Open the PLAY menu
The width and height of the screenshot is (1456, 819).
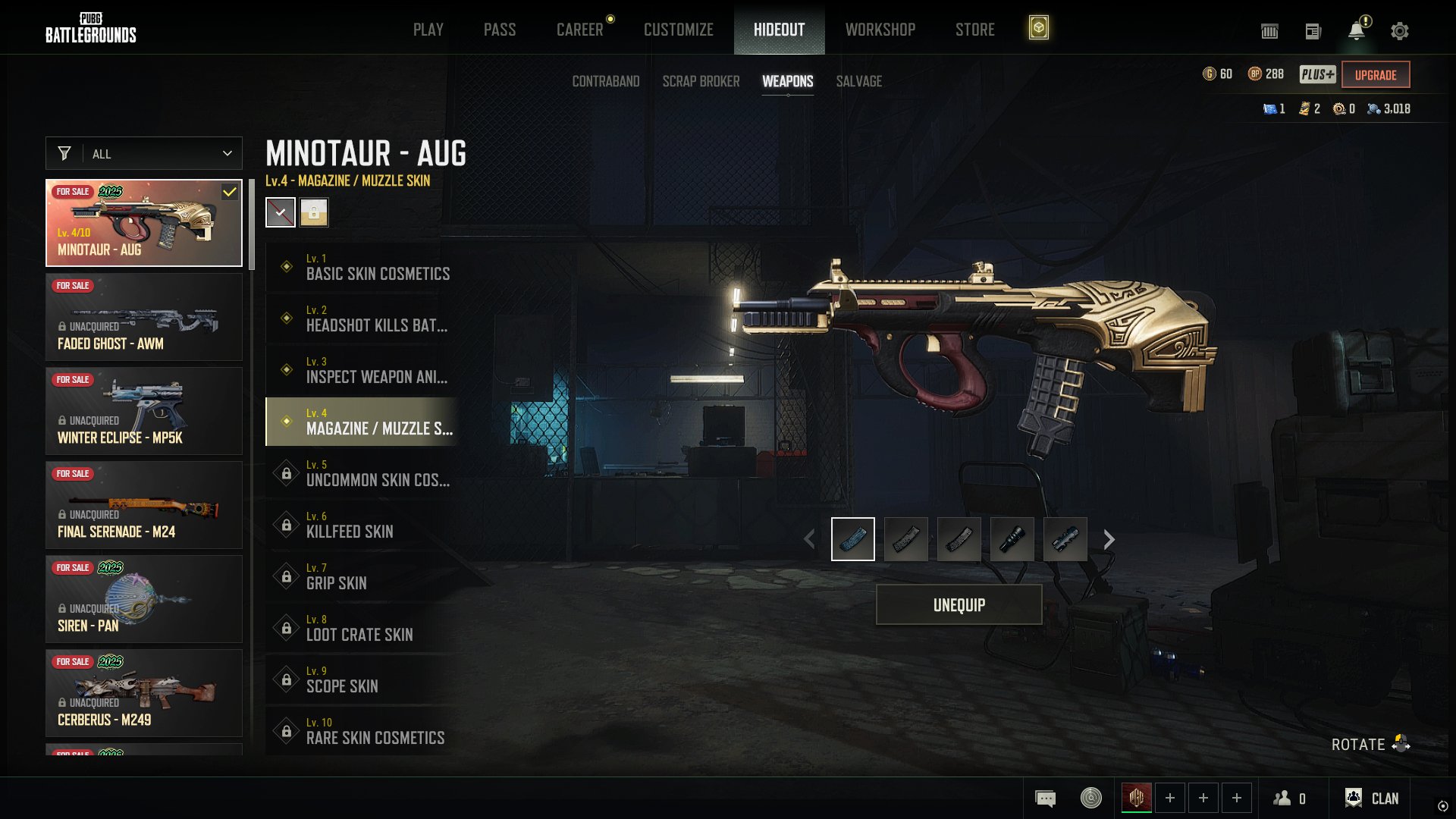coord(428,30)
